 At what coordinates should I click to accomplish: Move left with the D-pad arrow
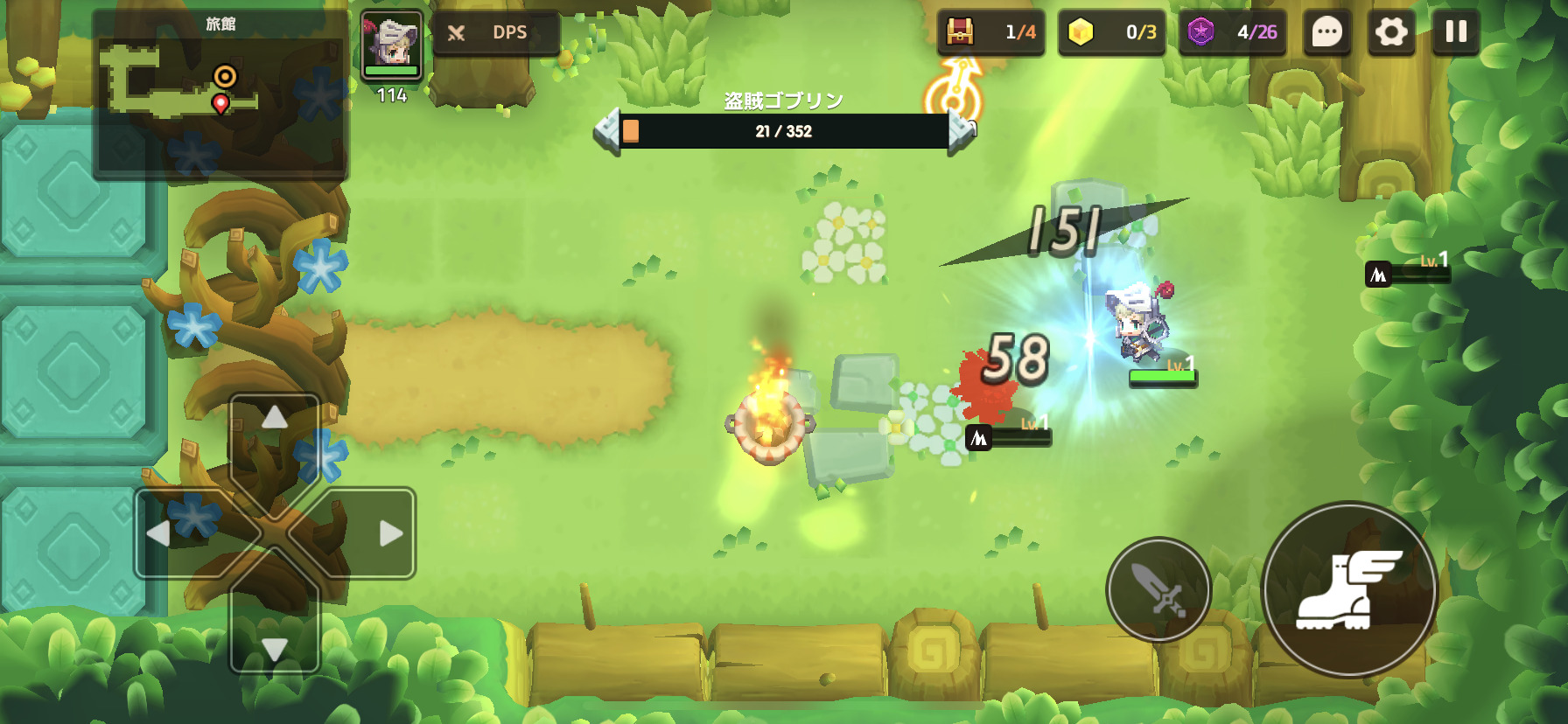pyautogui.click(x=159, y=533)
